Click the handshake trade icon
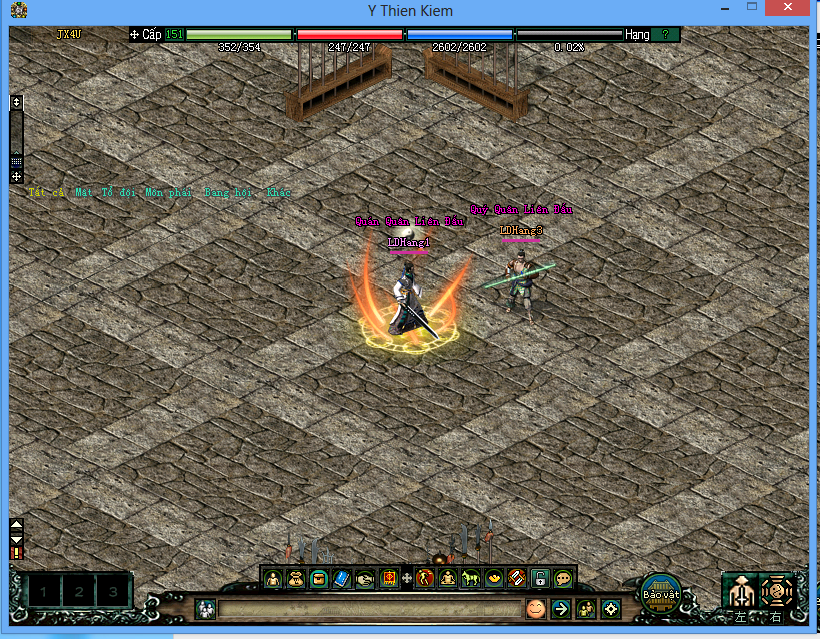Viewport: 820px width, 639px height. tap(364, 578)
